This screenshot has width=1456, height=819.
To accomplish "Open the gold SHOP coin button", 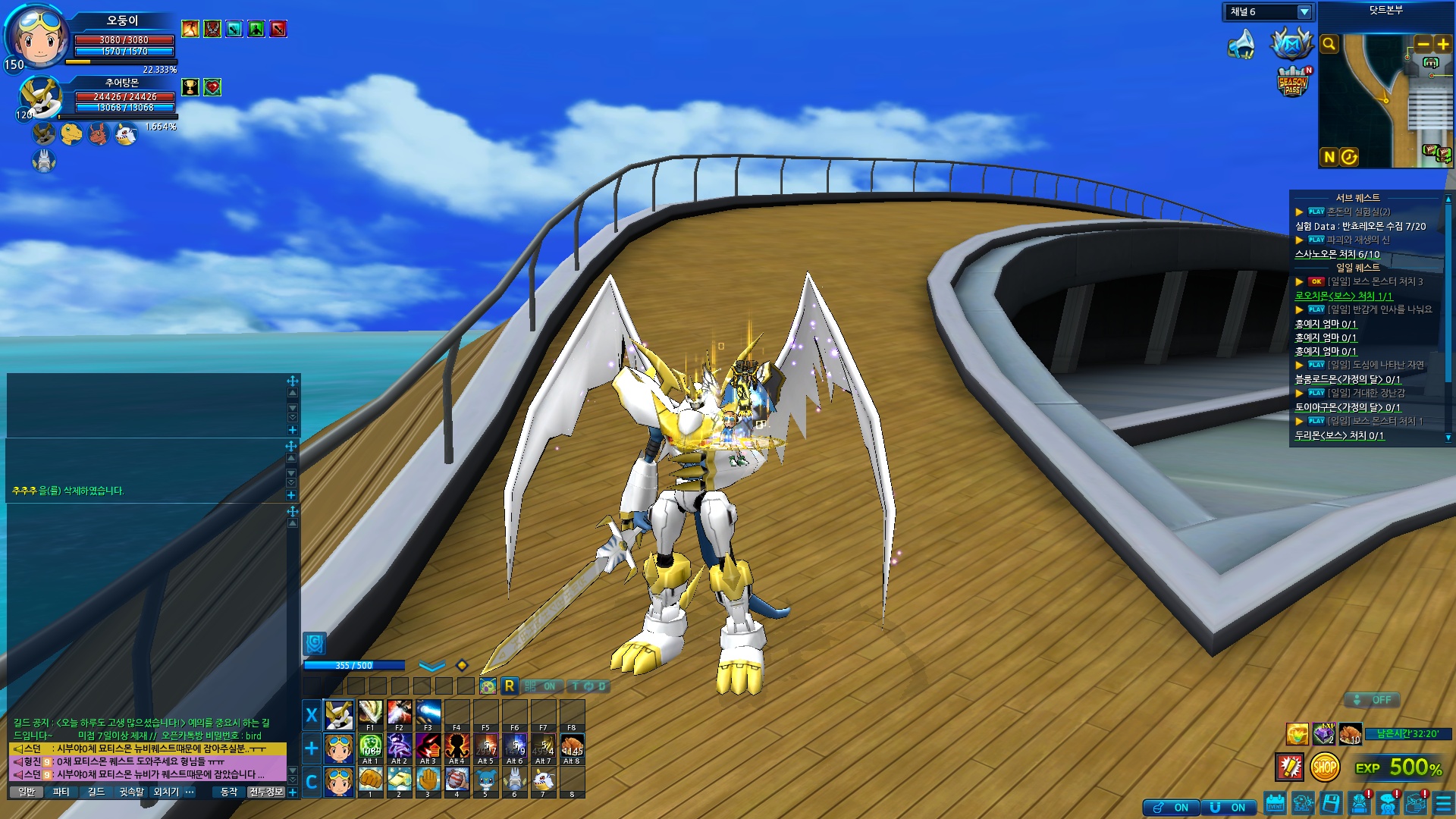I will click(x=1324, y=767).
